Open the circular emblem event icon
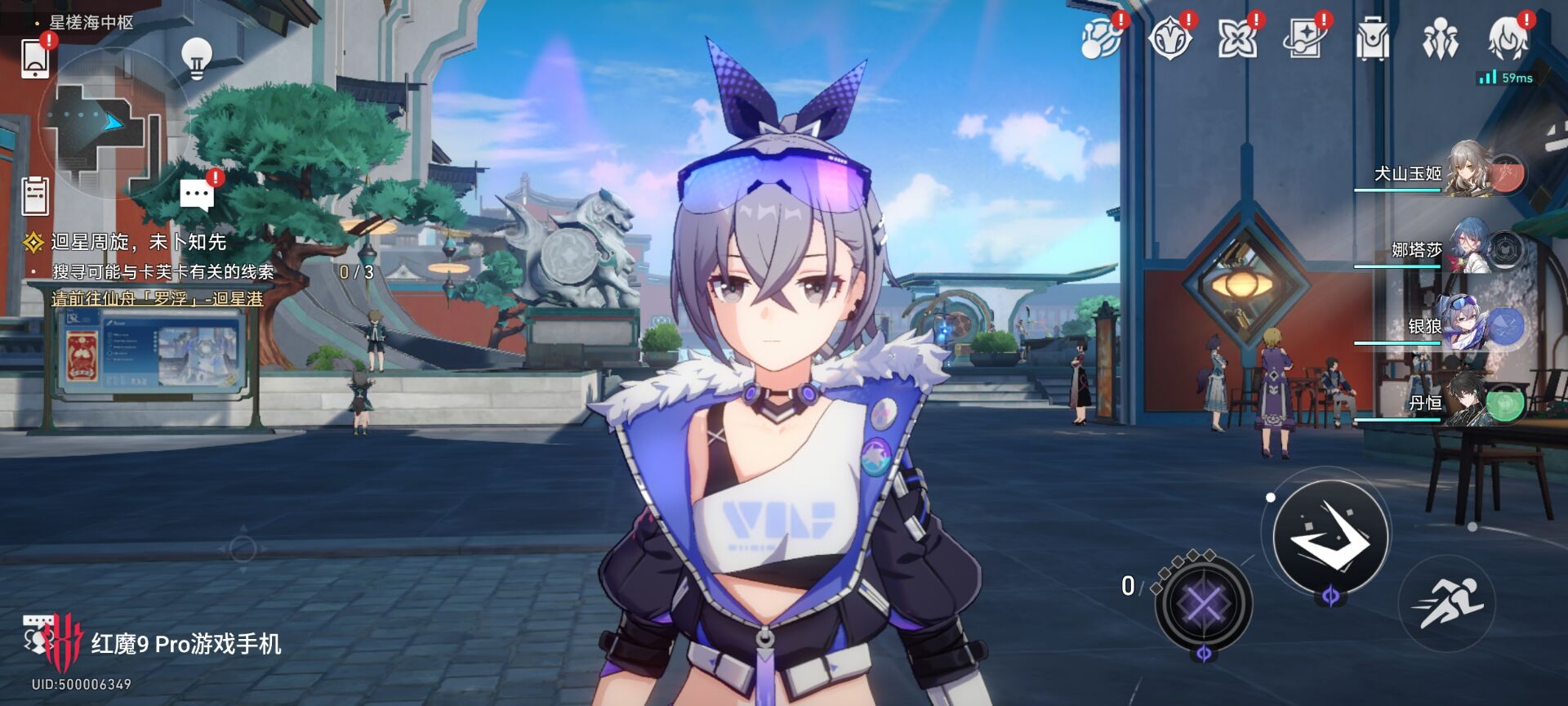Viewport: 1568px width, 706px height. pyautogui.click(x=1169, y=38)
